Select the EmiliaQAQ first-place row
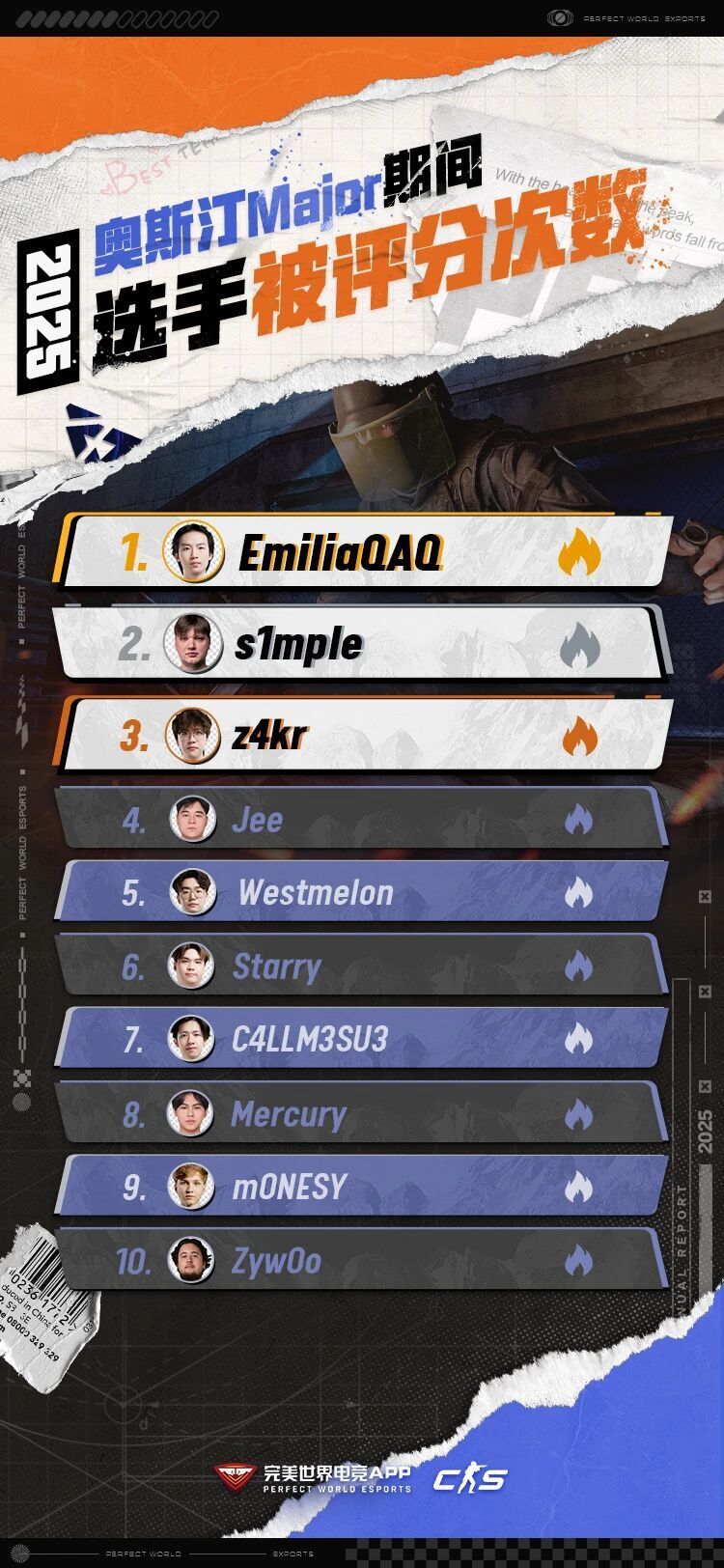The height and width of the screenshot is (1568, 724). click(365, 552)
